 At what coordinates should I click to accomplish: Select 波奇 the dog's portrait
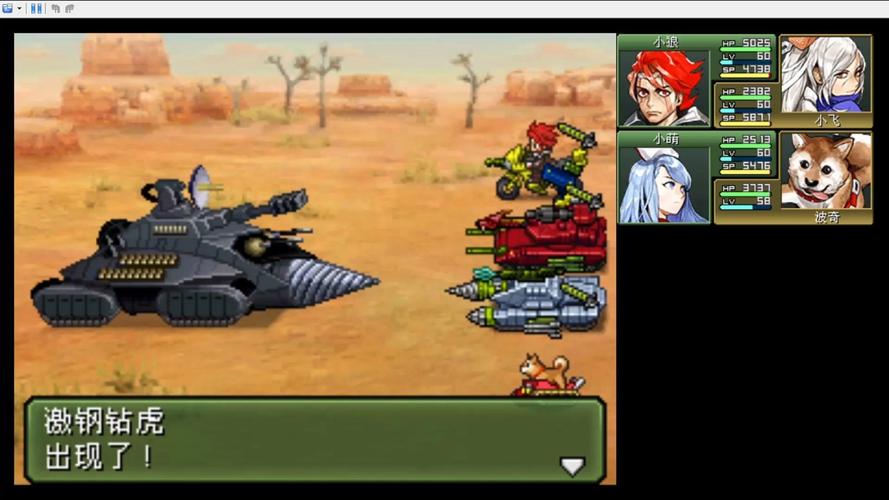point(825,170)
